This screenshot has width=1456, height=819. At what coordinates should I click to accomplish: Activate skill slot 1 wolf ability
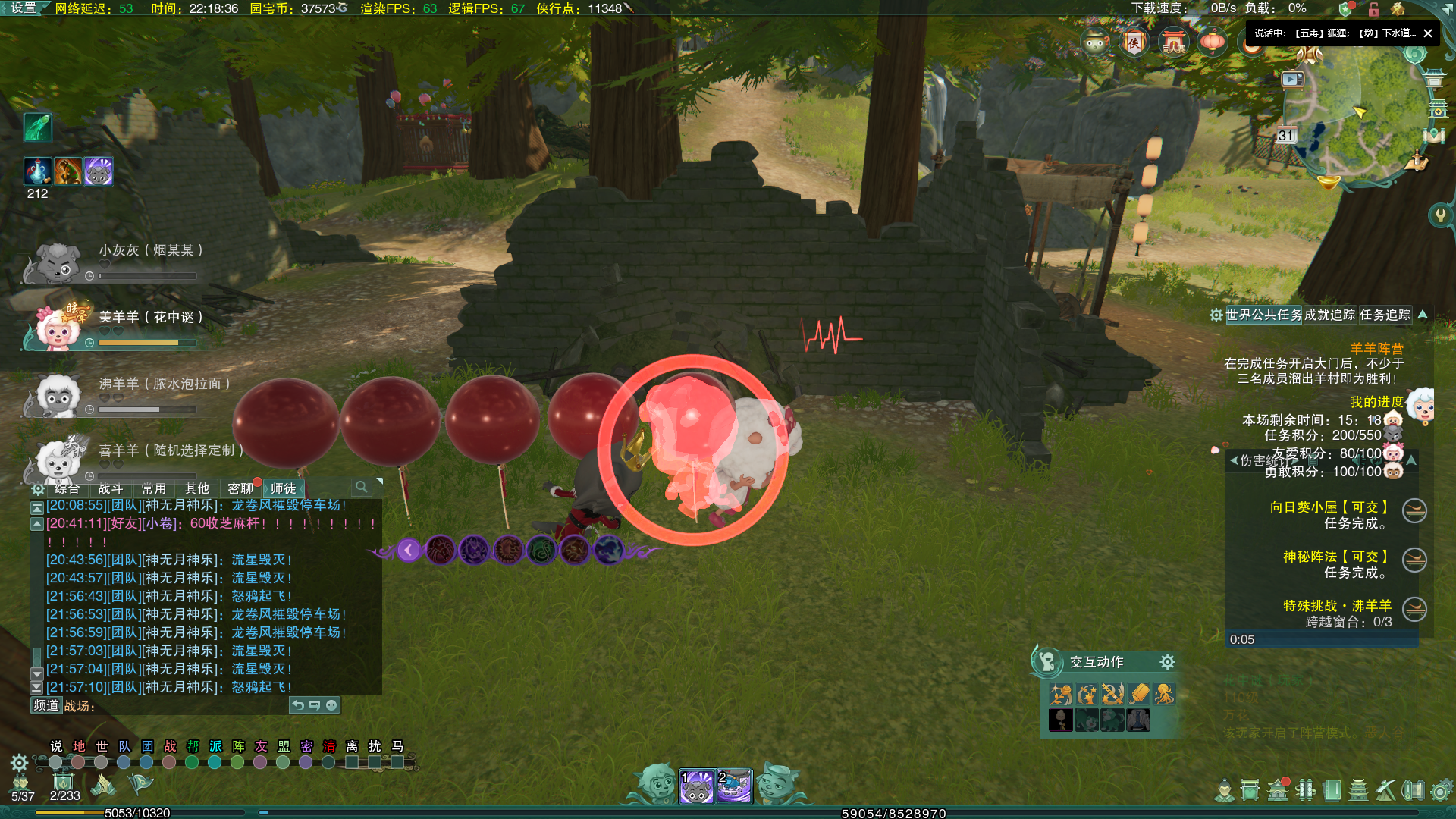tap(696, 786)
